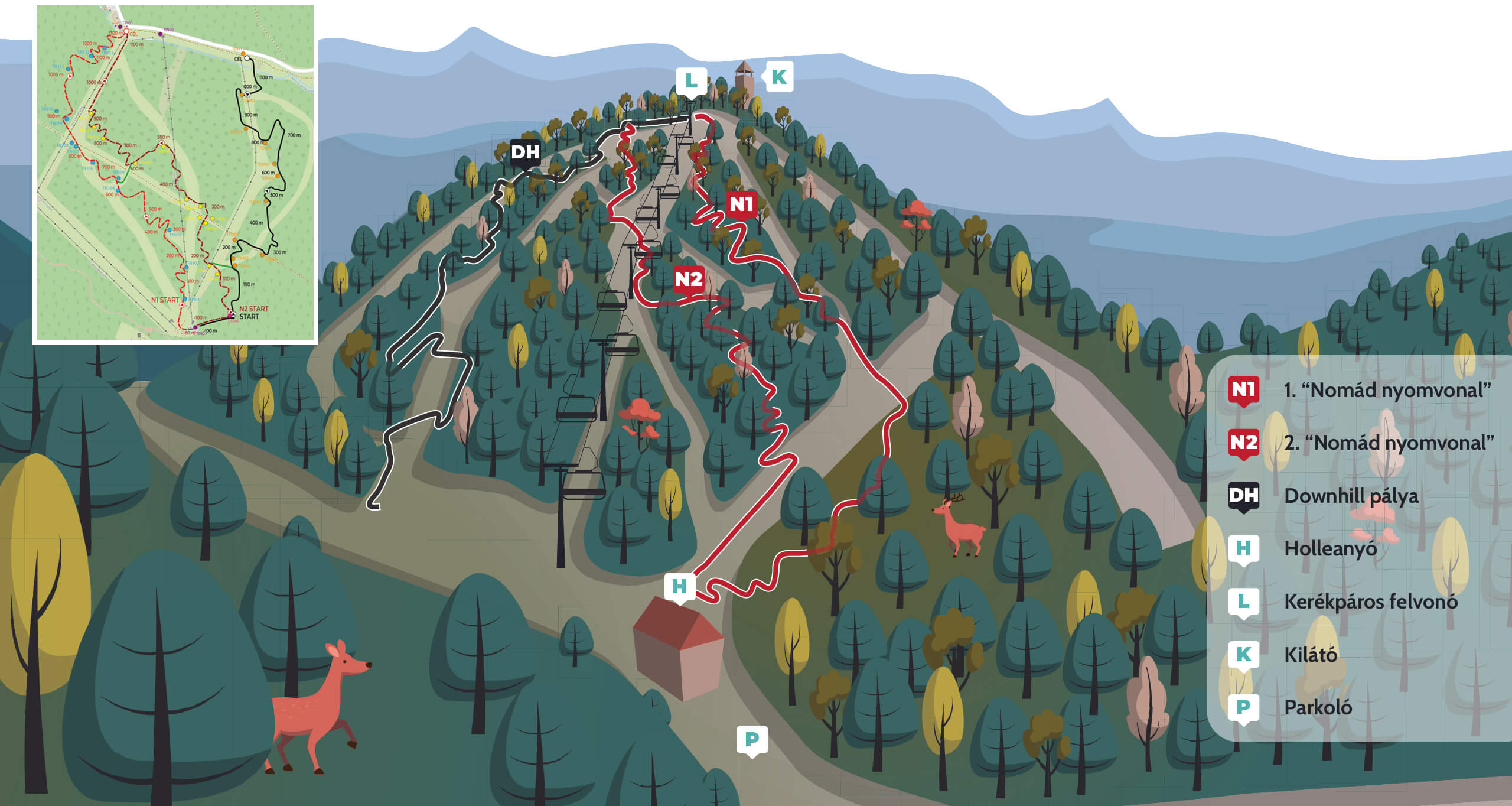Select the N2 trail marker on the slope
This screenshot has height=806, width=1512.
click(689, 279)
